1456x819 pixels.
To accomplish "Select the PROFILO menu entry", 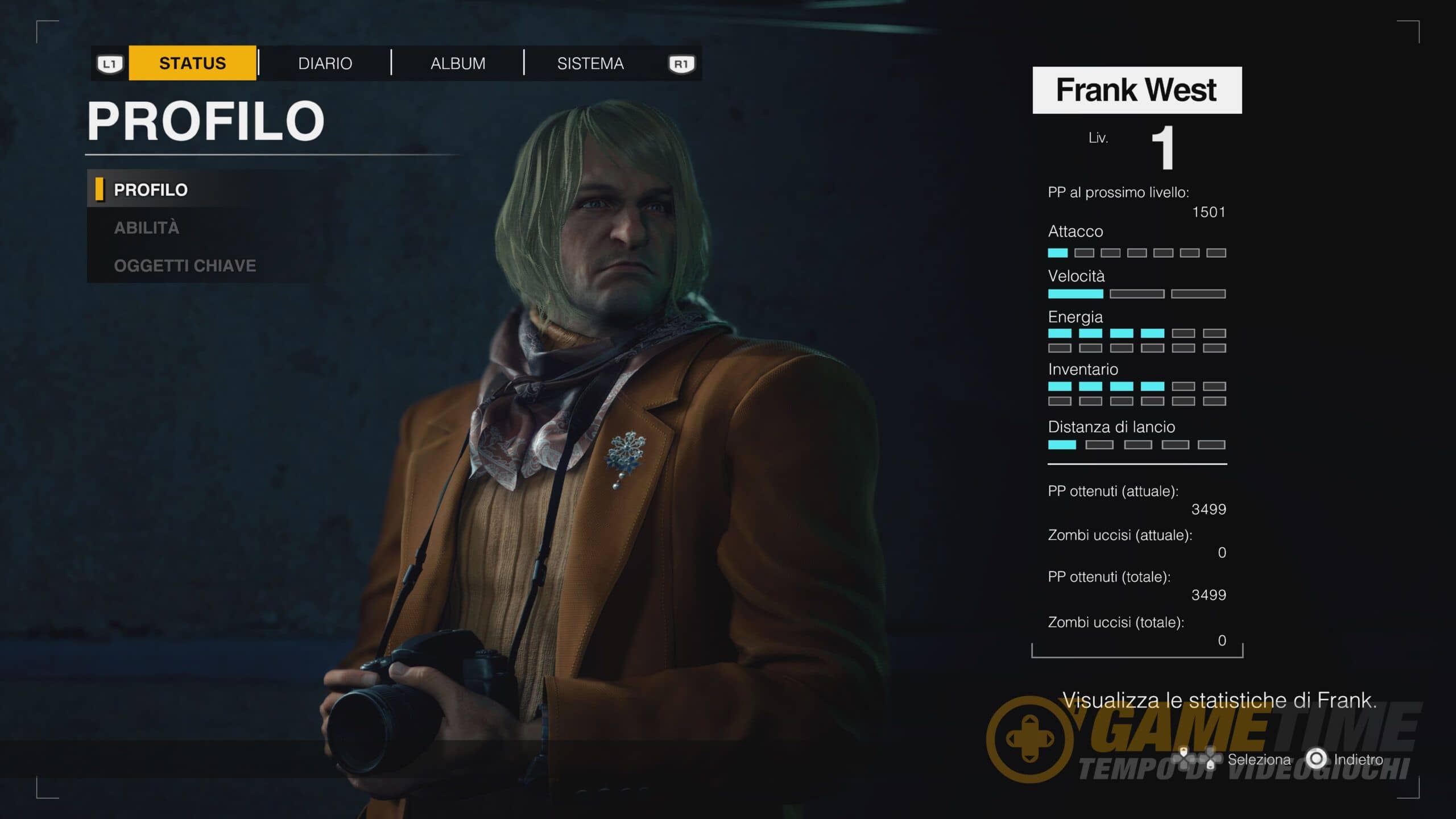I will coord(151,190).
